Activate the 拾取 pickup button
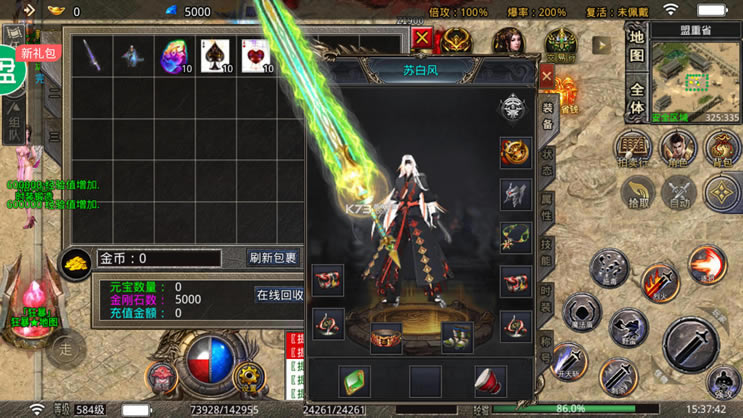 click(635, 192)
